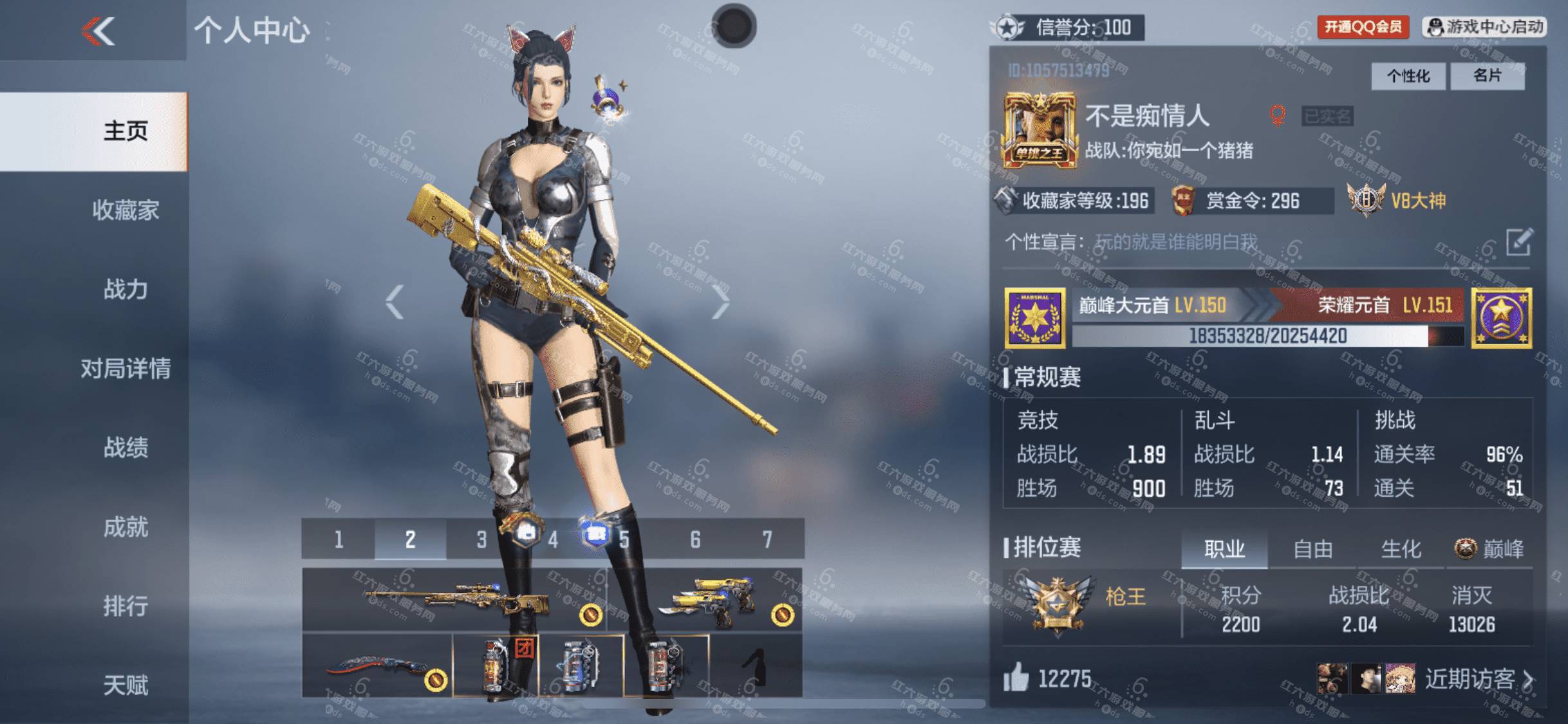Screen dimensions: 1568x724
Task: View the 排行 rankings page
Action: point(126,606)
